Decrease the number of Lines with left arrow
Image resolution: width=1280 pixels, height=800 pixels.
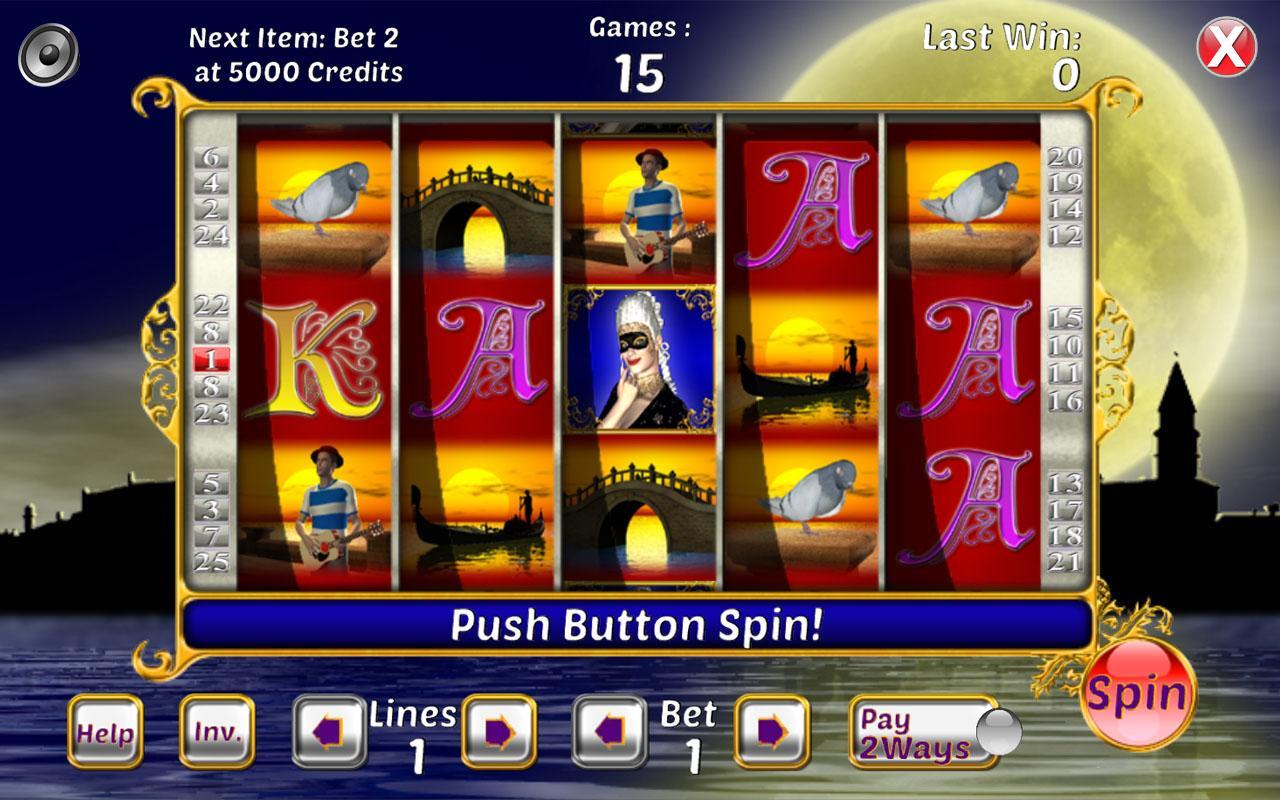tap(331, 732)
